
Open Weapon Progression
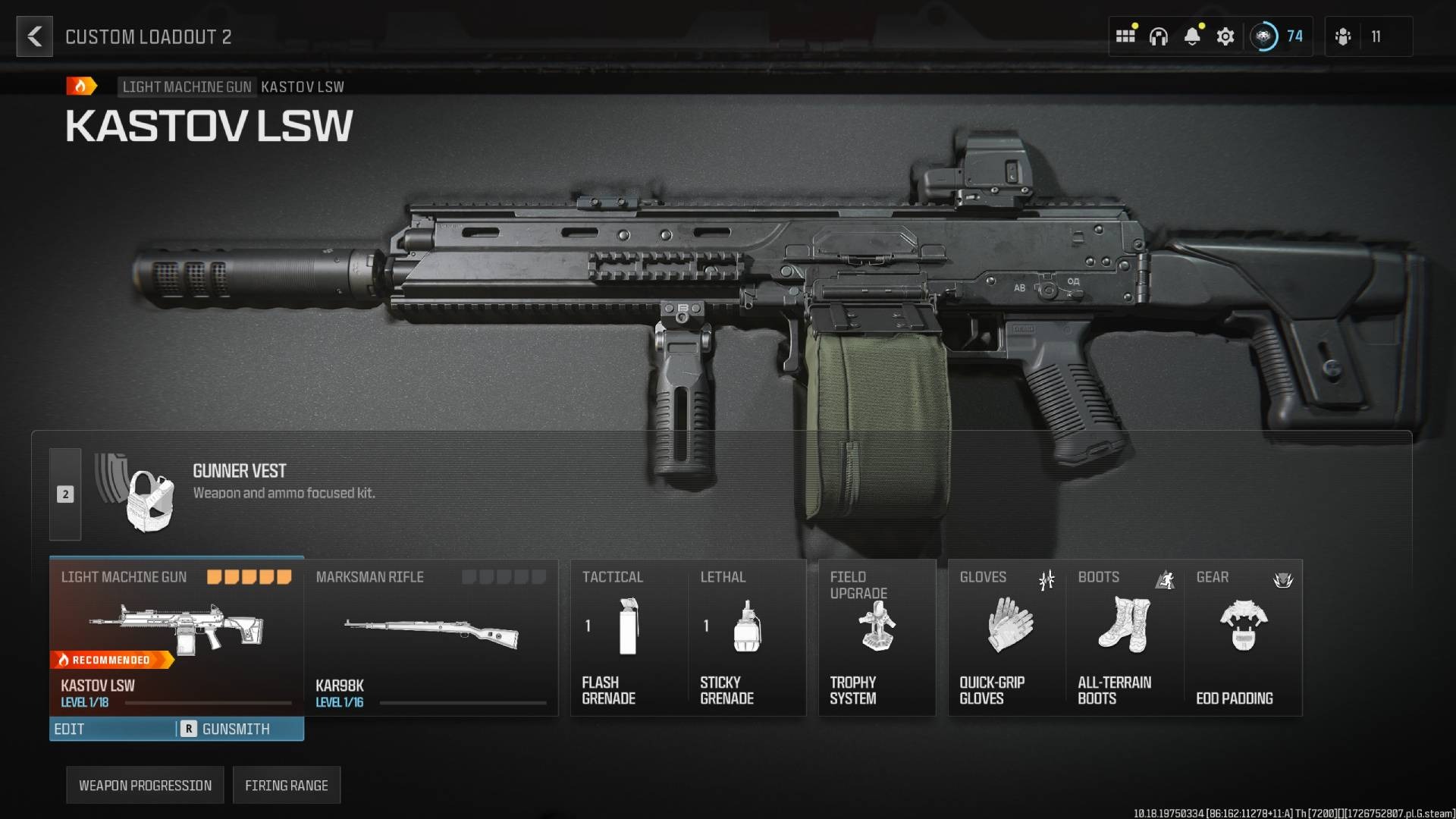(145, 785)
